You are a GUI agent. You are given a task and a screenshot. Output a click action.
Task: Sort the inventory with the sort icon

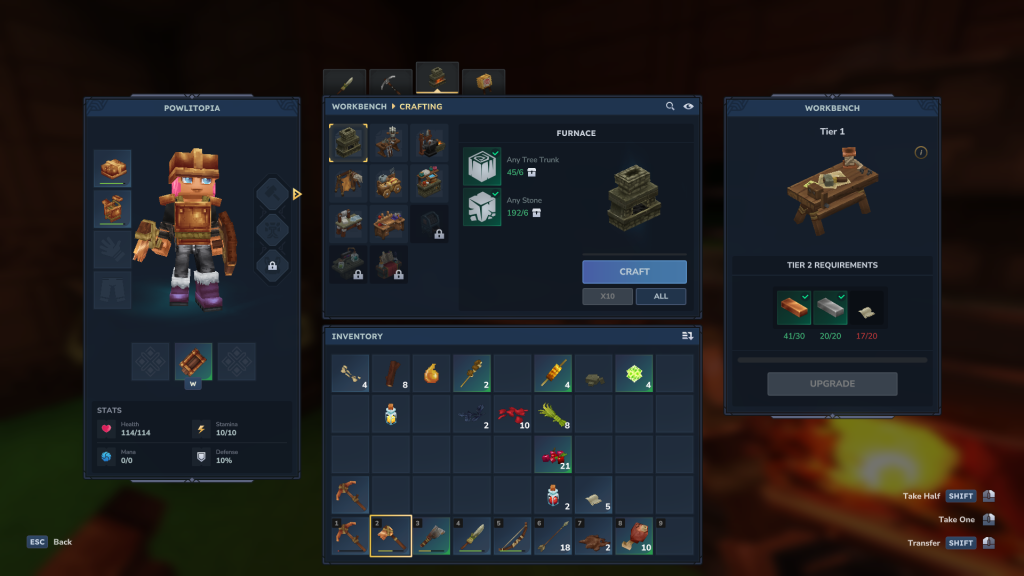click(x=687, y=336)
